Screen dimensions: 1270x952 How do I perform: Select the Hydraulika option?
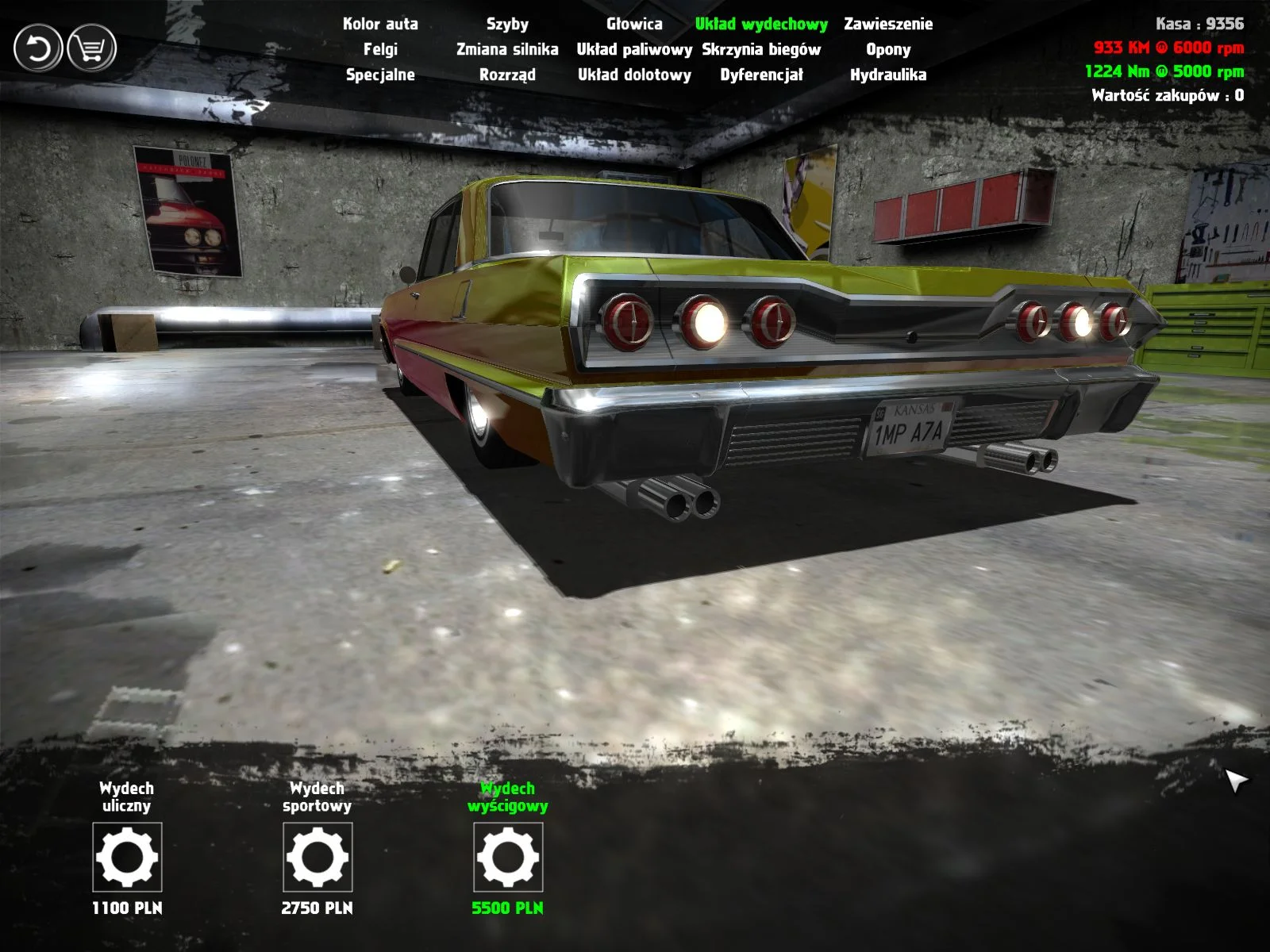tap(887, 76)
